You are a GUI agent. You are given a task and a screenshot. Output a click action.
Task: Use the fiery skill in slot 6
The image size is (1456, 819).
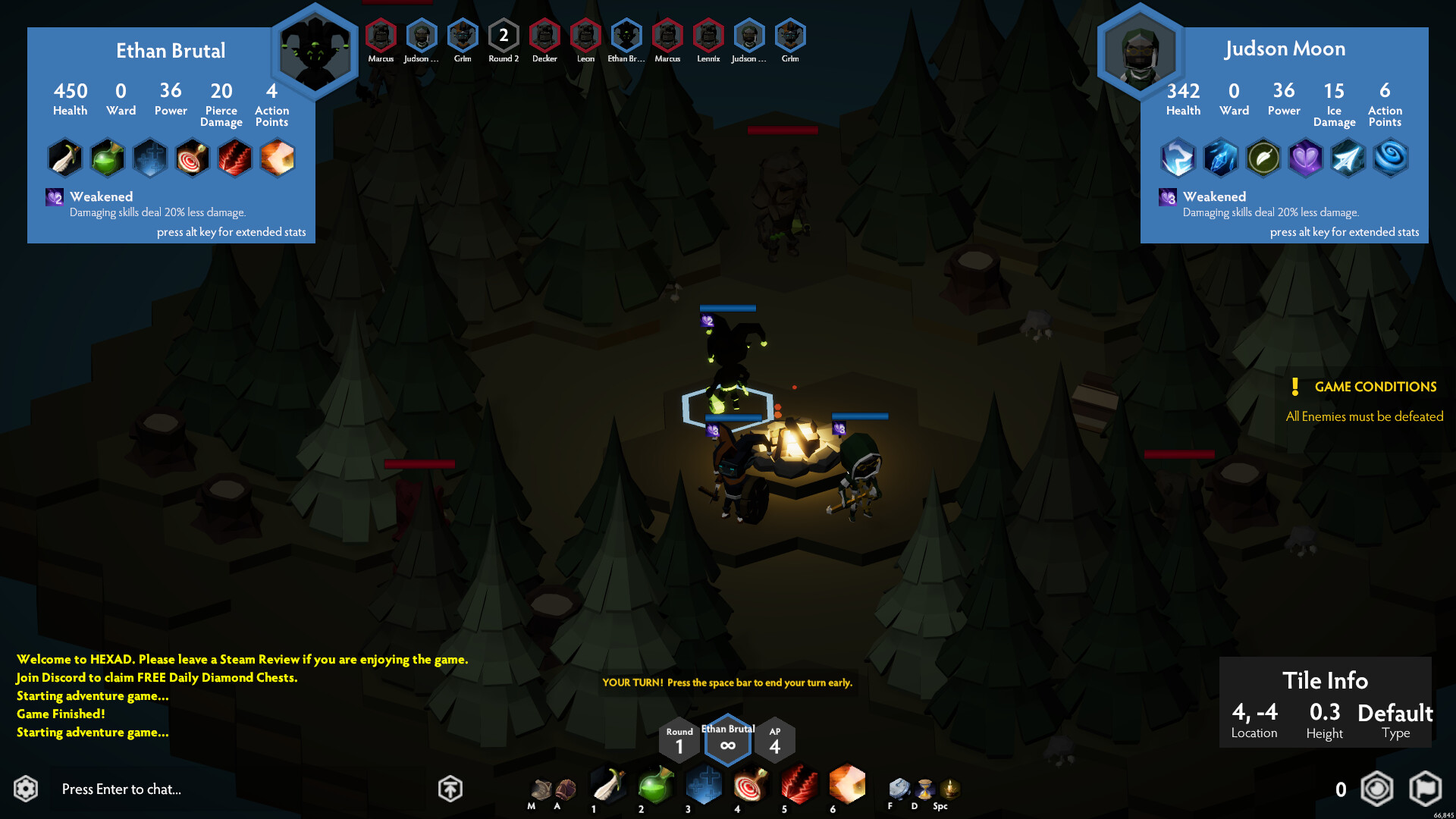847,787
